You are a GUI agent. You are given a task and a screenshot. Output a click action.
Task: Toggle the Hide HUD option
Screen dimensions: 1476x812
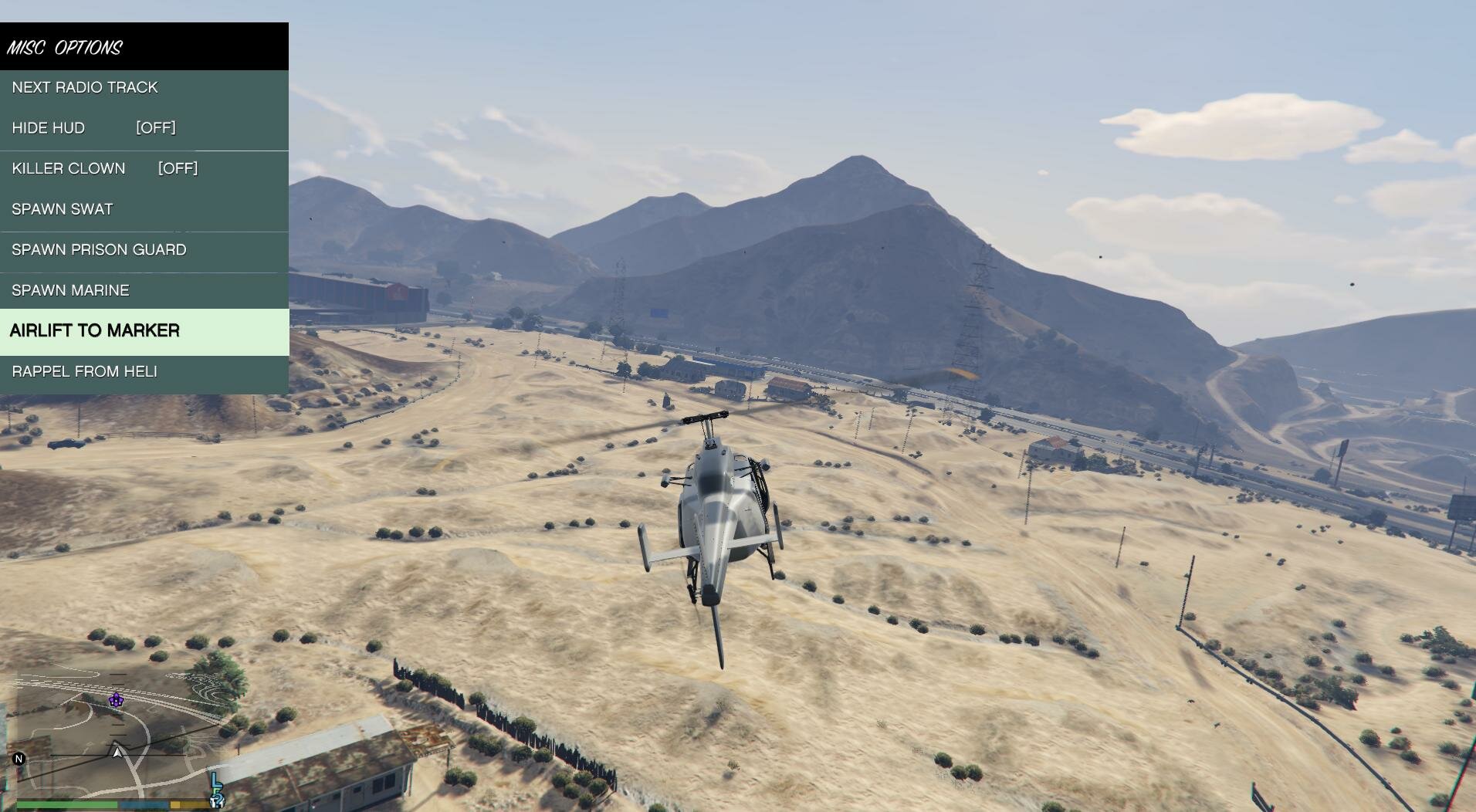click(x=93, y=128)
